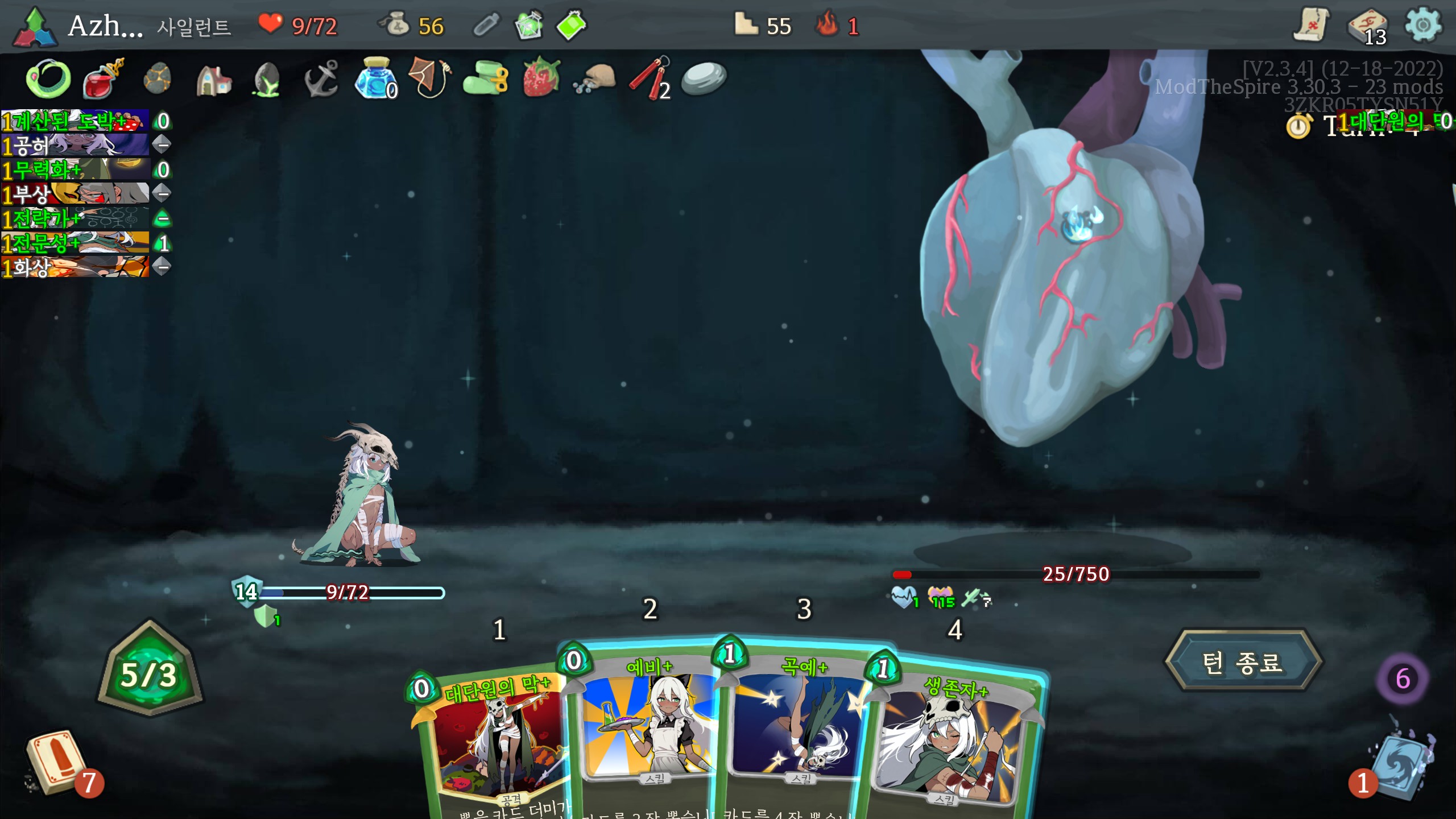This screenshot has height=819, width=1456.
Task: Inspect the anchor relic
Action: [321, 78]
